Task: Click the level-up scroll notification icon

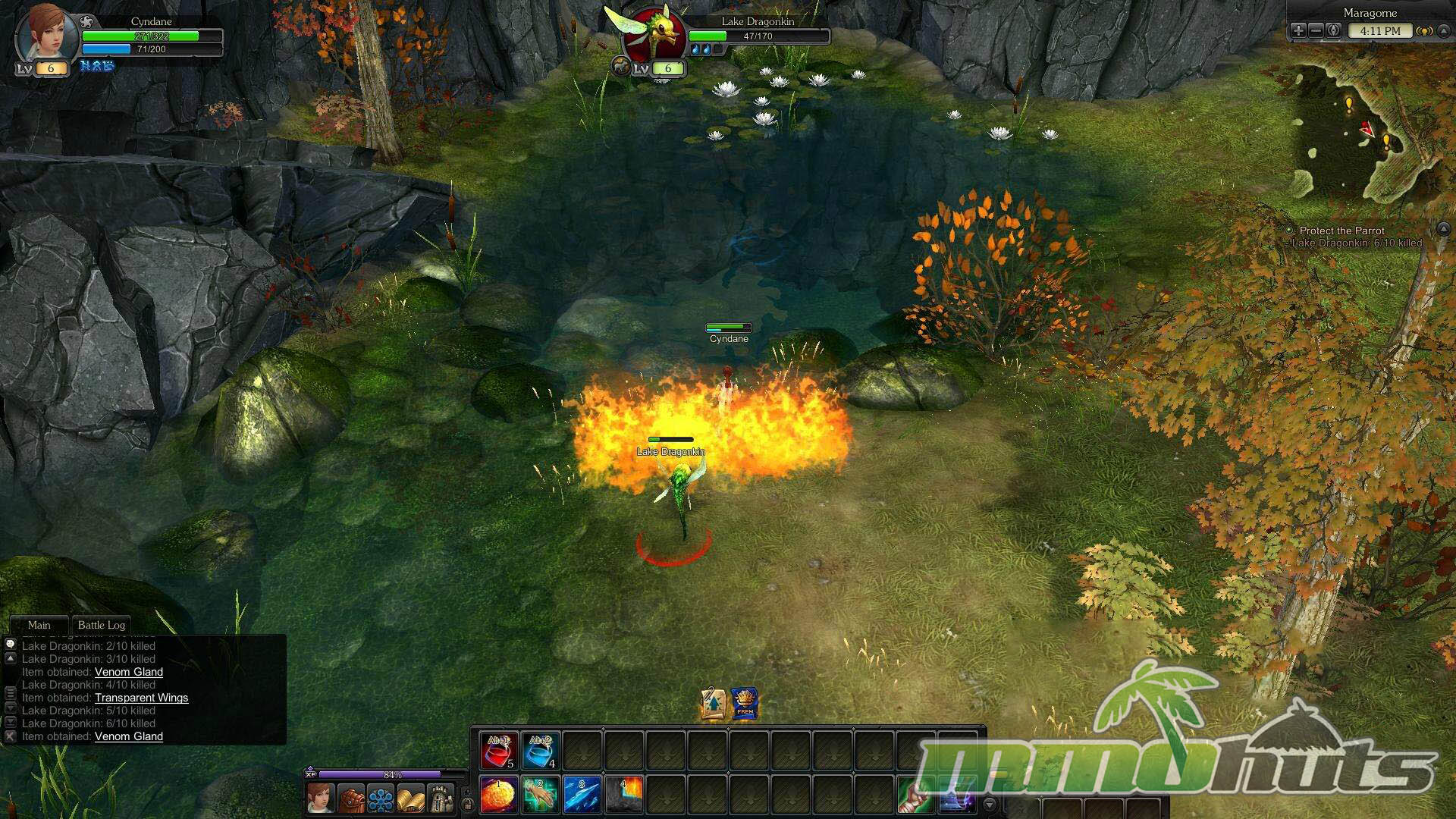Action: click(x=714, y=704)
